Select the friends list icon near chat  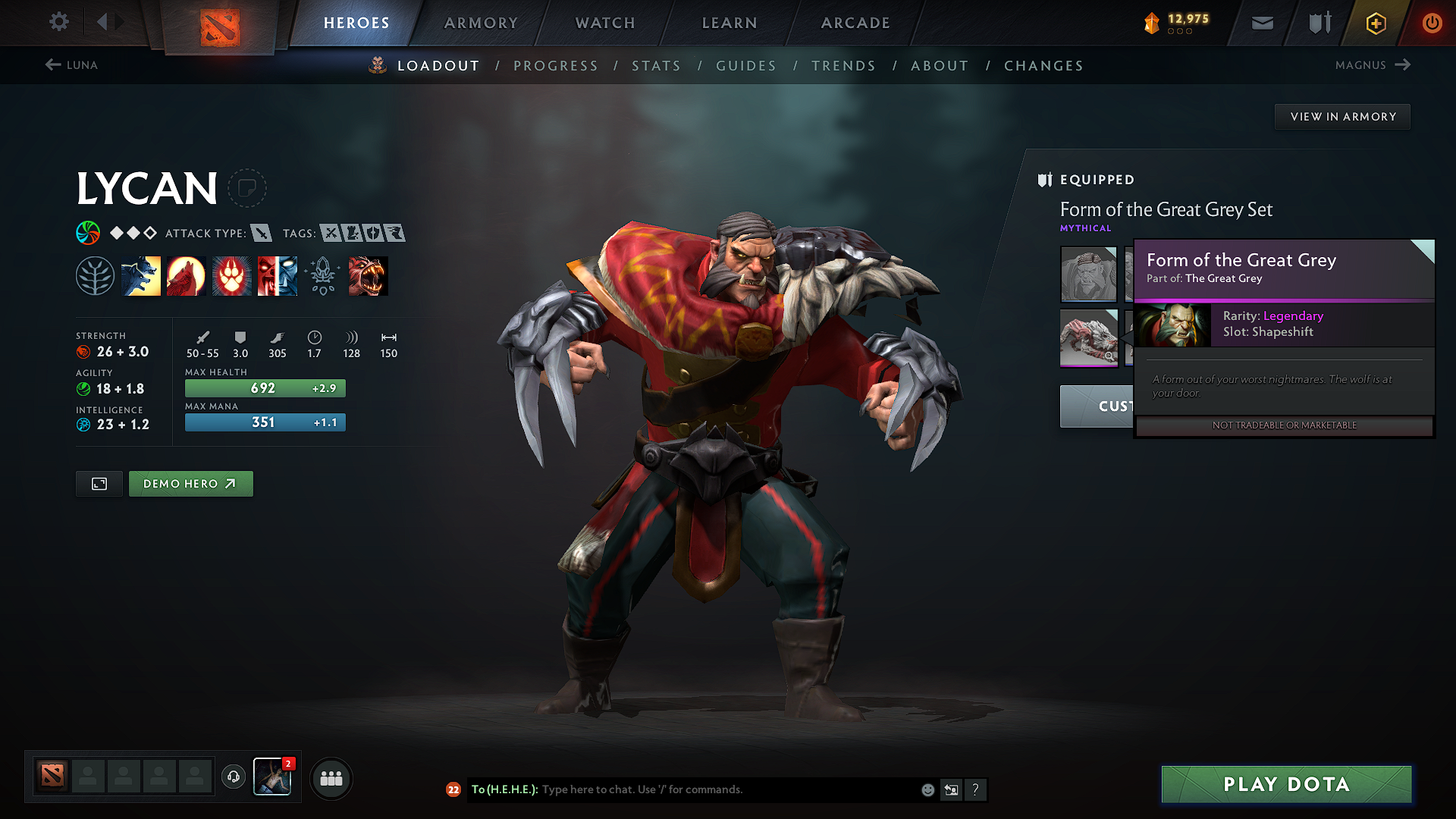[331, 778]
